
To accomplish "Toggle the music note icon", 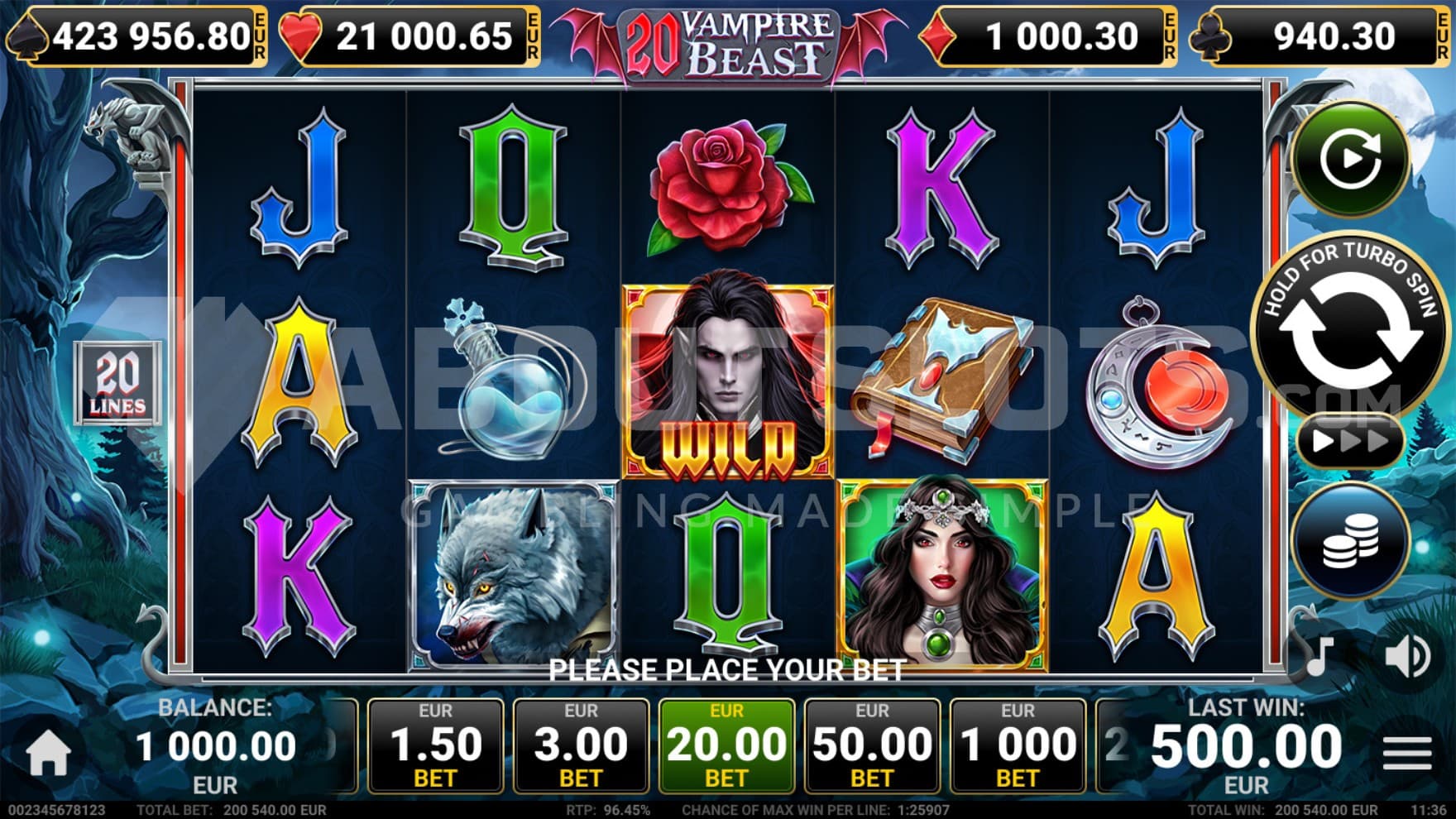I will (1319, 656).
